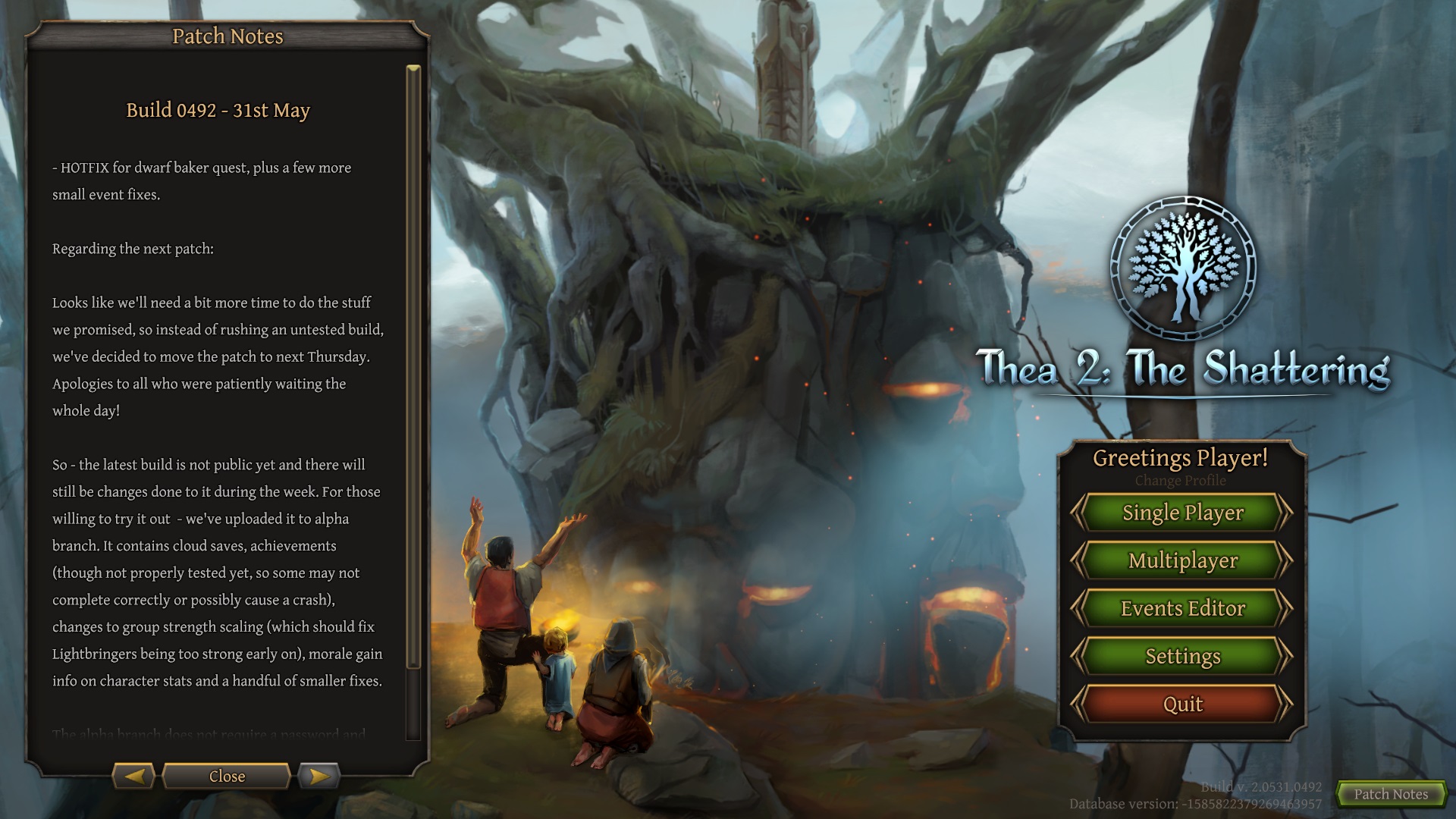Toggle the Patch Notes button in corner
Viewport: 1456px width, 819px height.
click(1391, 794)
